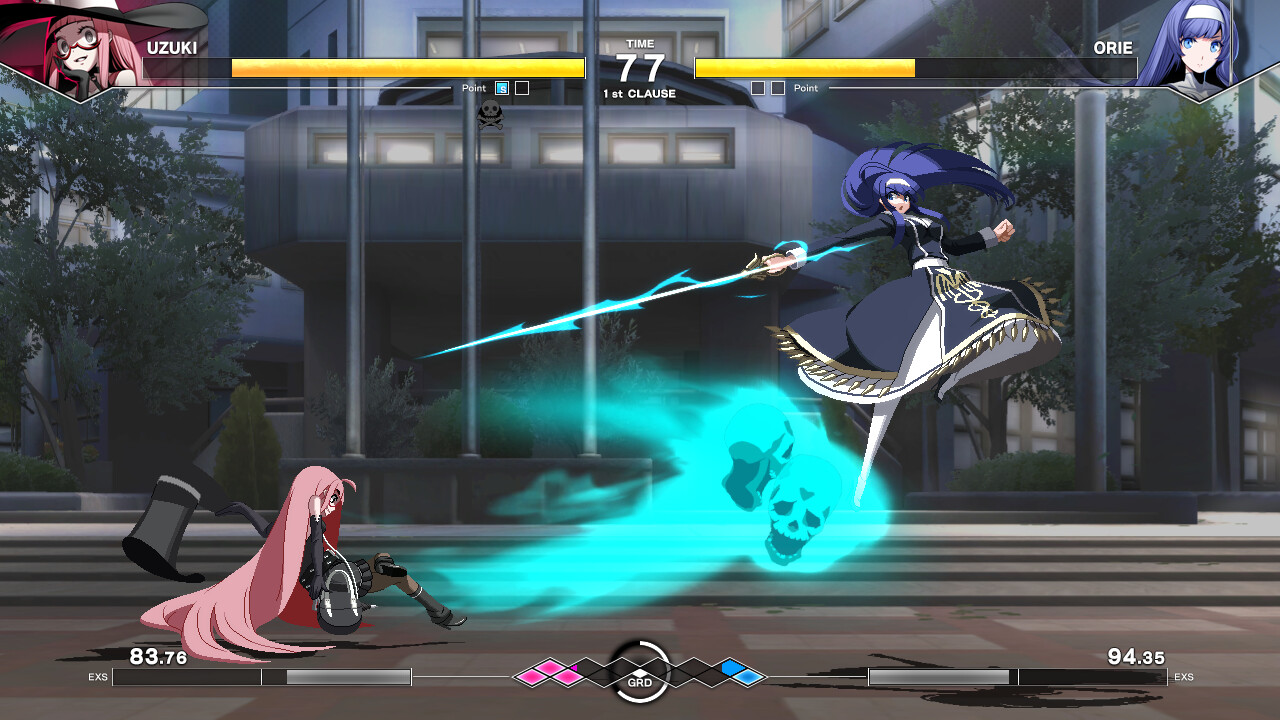Click the blue 'S' point marker near Uzuki

click(x=500, y=88)
